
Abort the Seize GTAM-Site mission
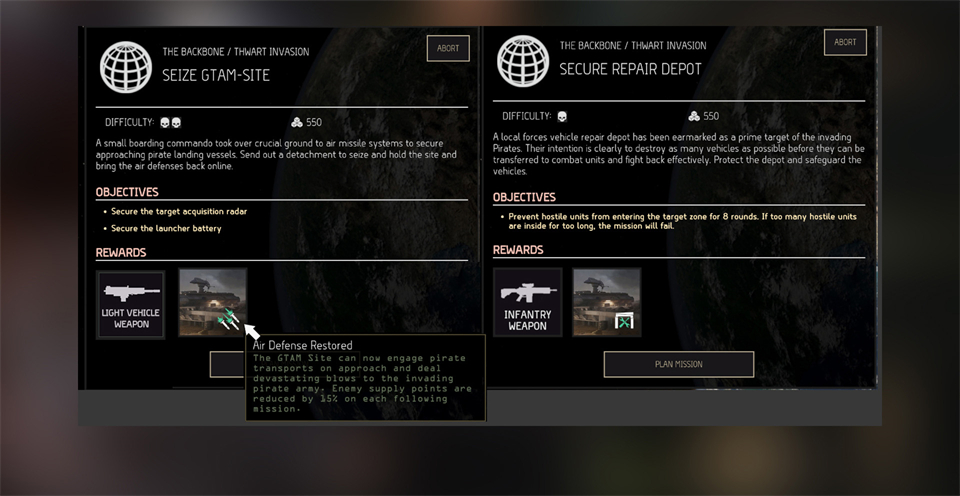coord(448,48)
